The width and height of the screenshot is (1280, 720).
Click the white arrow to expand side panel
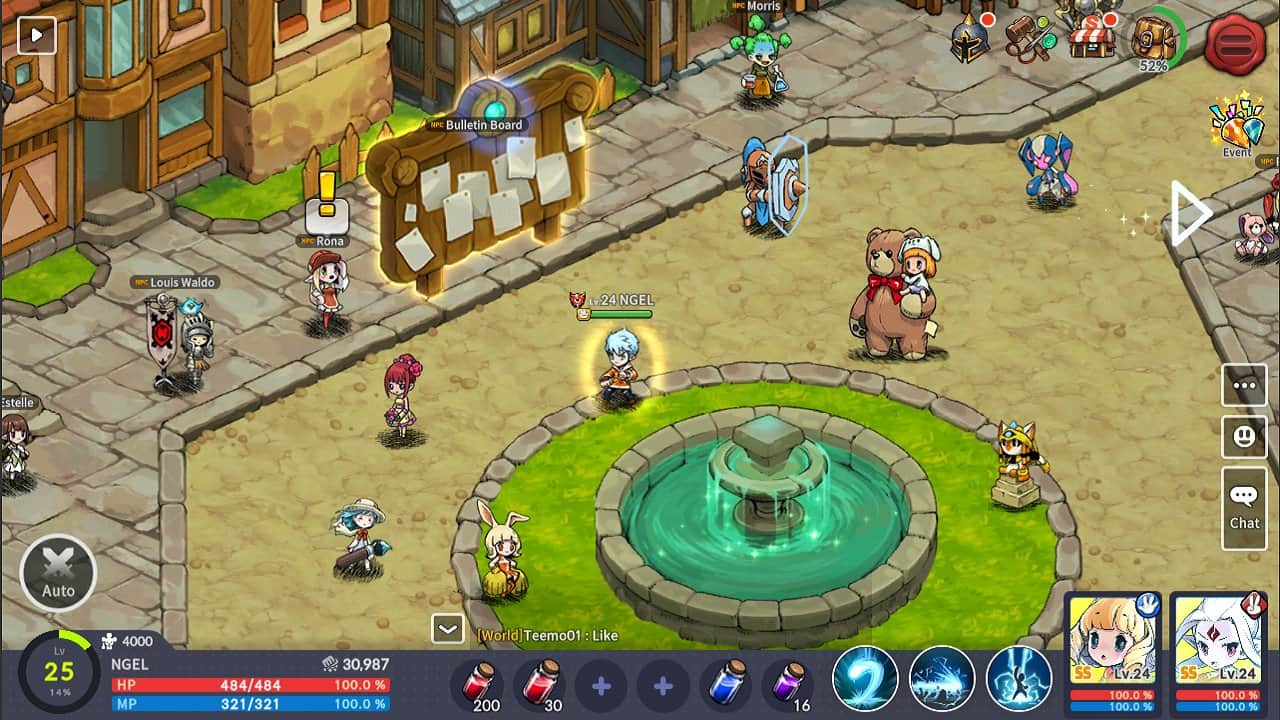click(x=1190, y=213)
